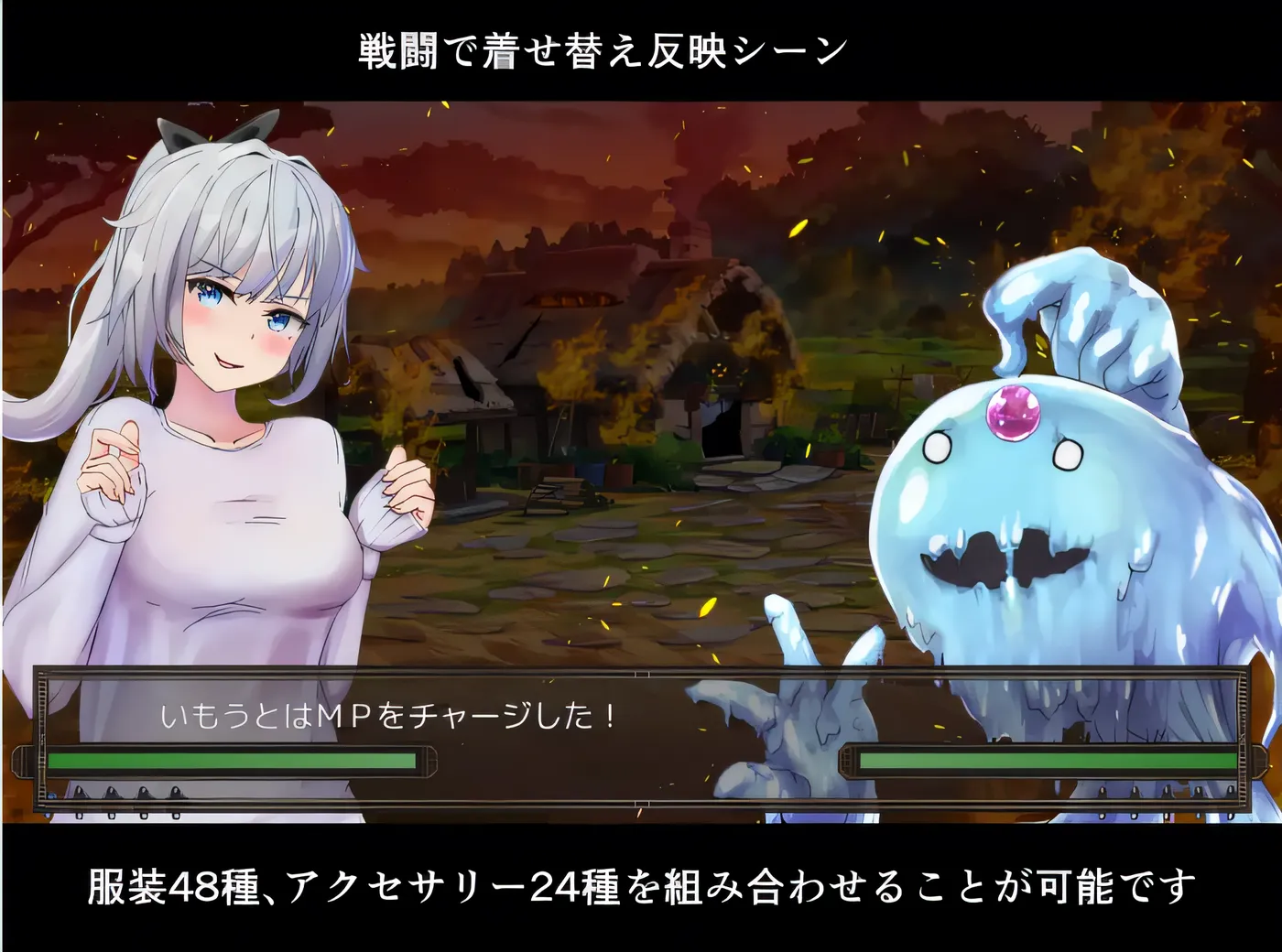Click the title text 戦闘で着せ替え反映シーン
Image resolution: width=1282 pixels, height=952 pixels.
pos(602,49)
